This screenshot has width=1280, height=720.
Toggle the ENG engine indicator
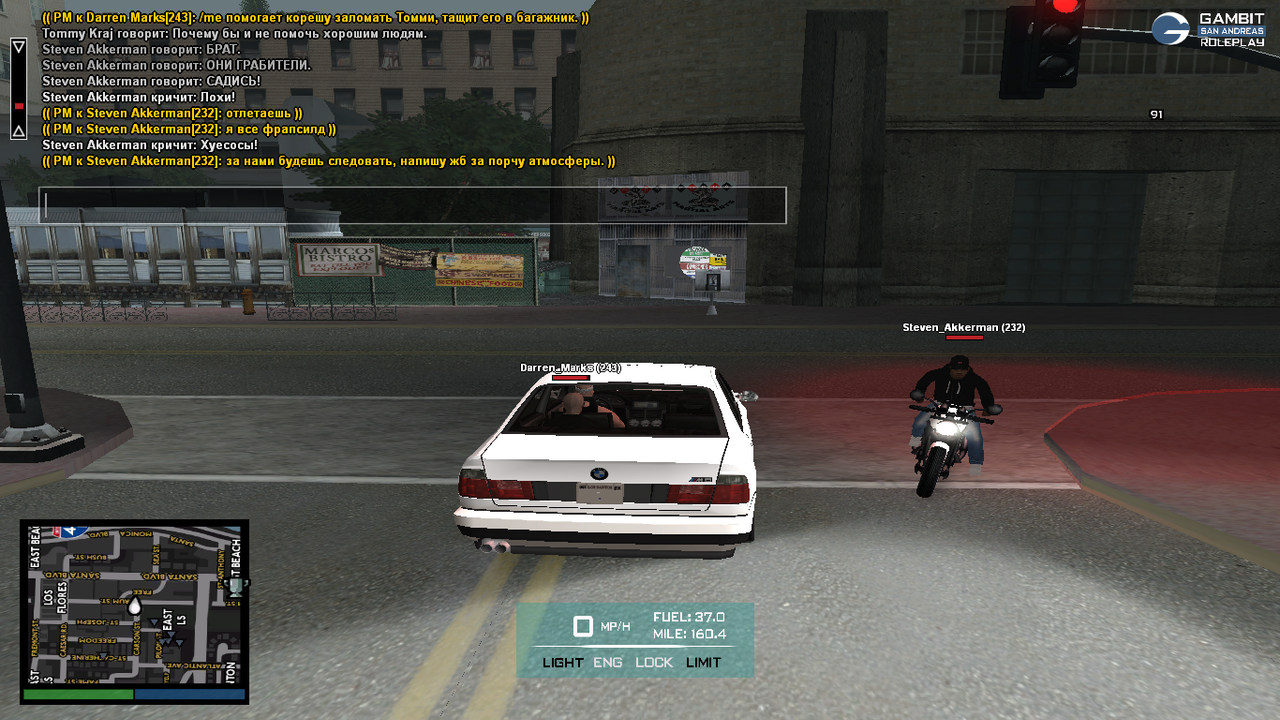point(608,662)
